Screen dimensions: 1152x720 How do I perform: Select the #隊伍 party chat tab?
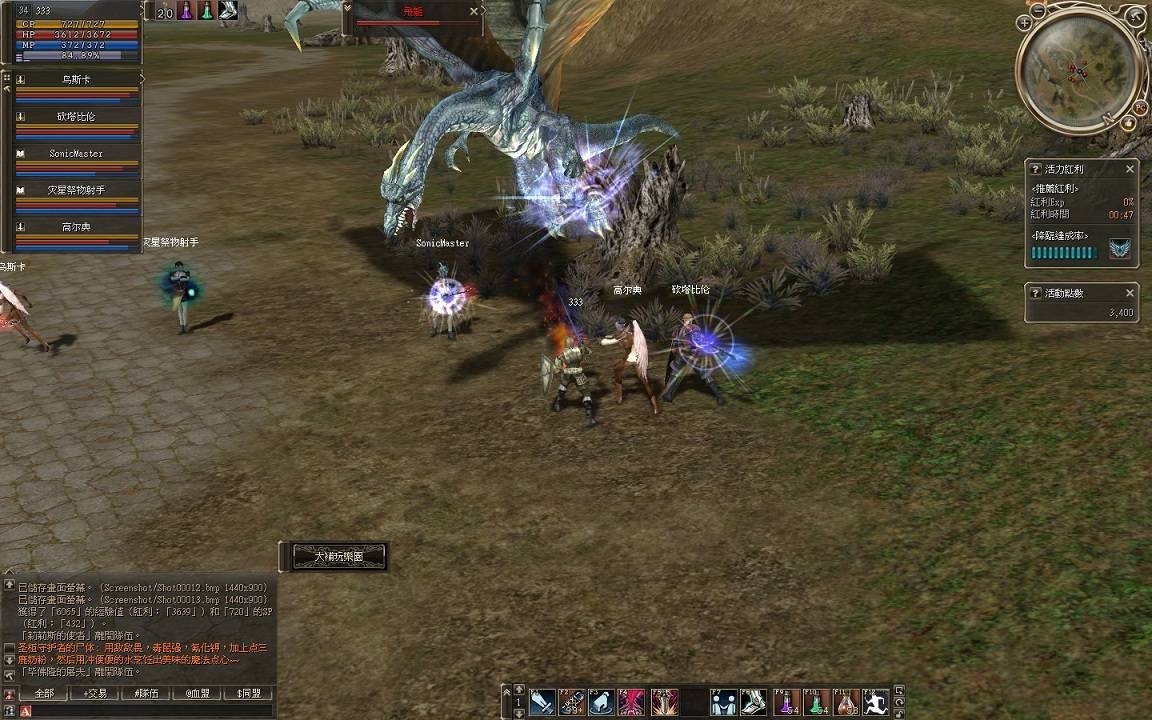(146, 693)
